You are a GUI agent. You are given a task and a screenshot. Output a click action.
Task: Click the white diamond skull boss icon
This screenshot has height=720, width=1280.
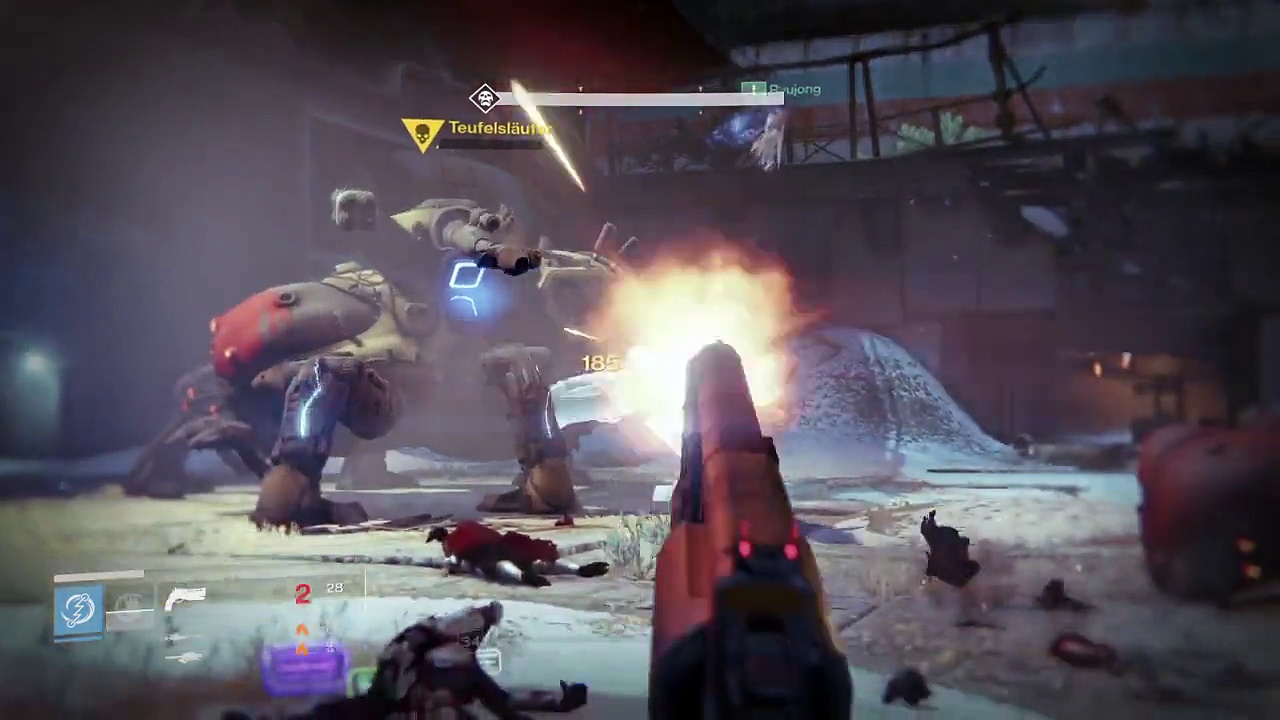(x=485, y=98)
